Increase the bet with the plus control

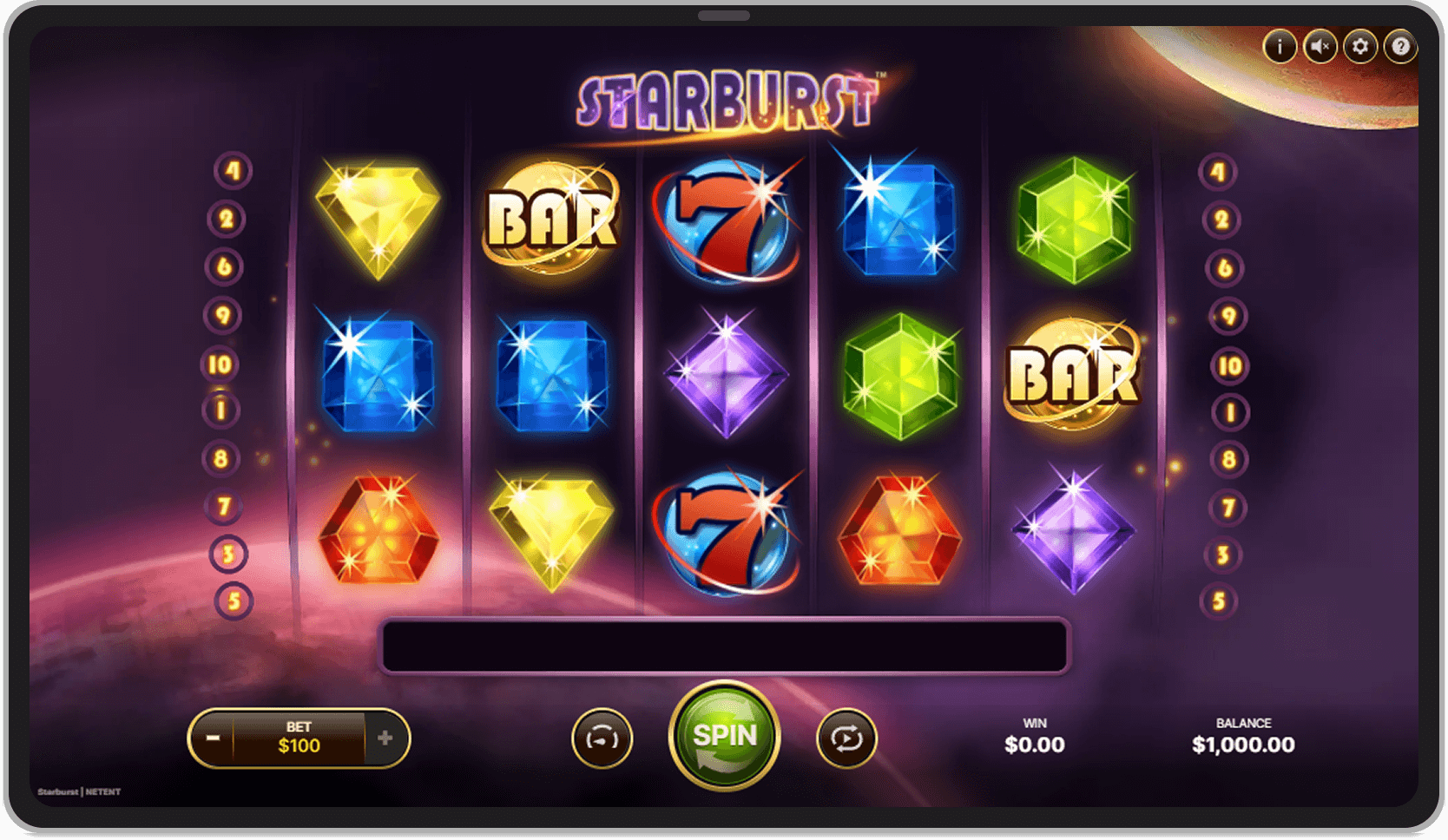[x=385, y=737]
